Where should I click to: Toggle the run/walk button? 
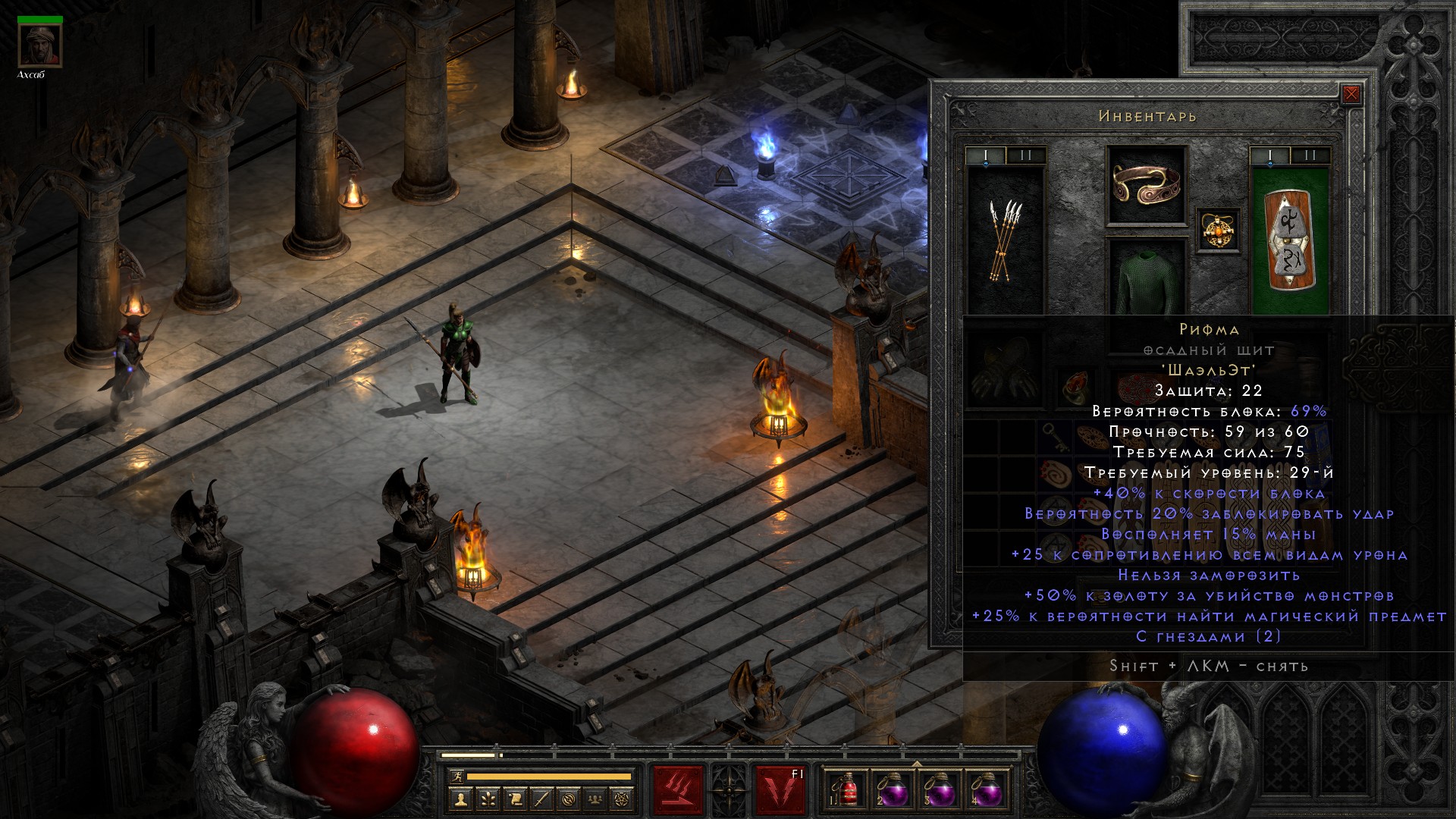pos(457,777)
